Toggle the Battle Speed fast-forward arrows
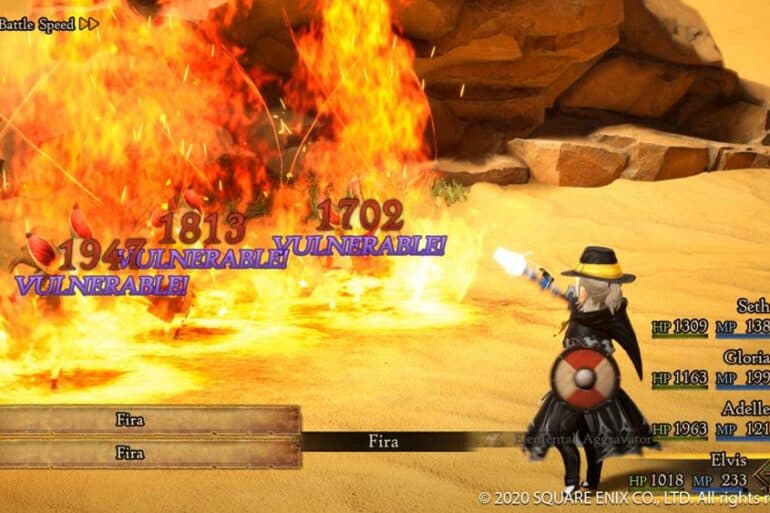Screen dimensions: 770x513 [88, 24]
